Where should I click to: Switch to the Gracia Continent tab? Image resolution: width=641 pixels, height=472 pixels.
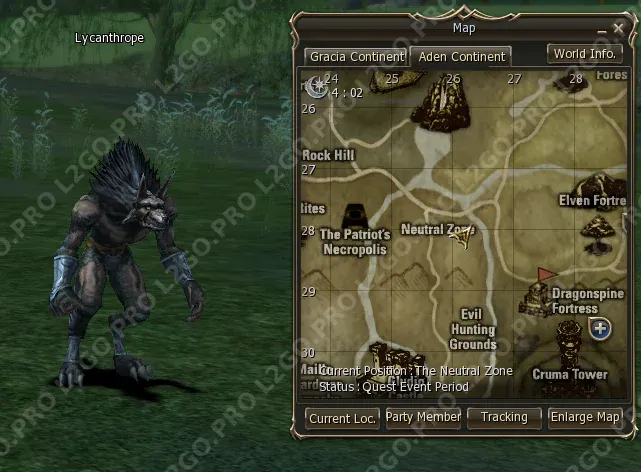[355, 57]
